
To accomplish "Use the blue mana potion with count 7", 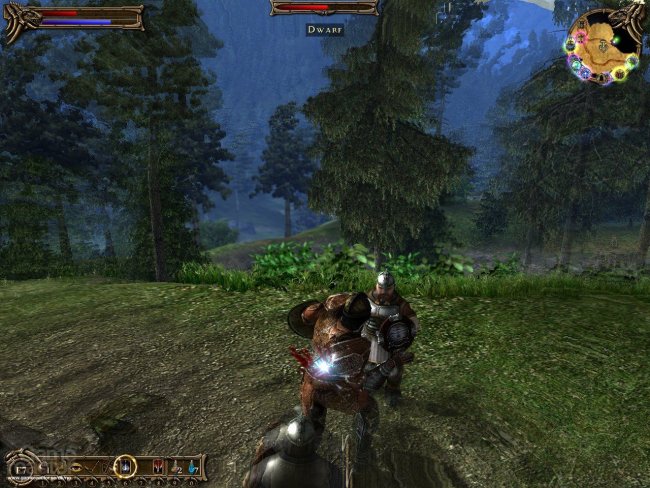I will (x=193, y=467).
